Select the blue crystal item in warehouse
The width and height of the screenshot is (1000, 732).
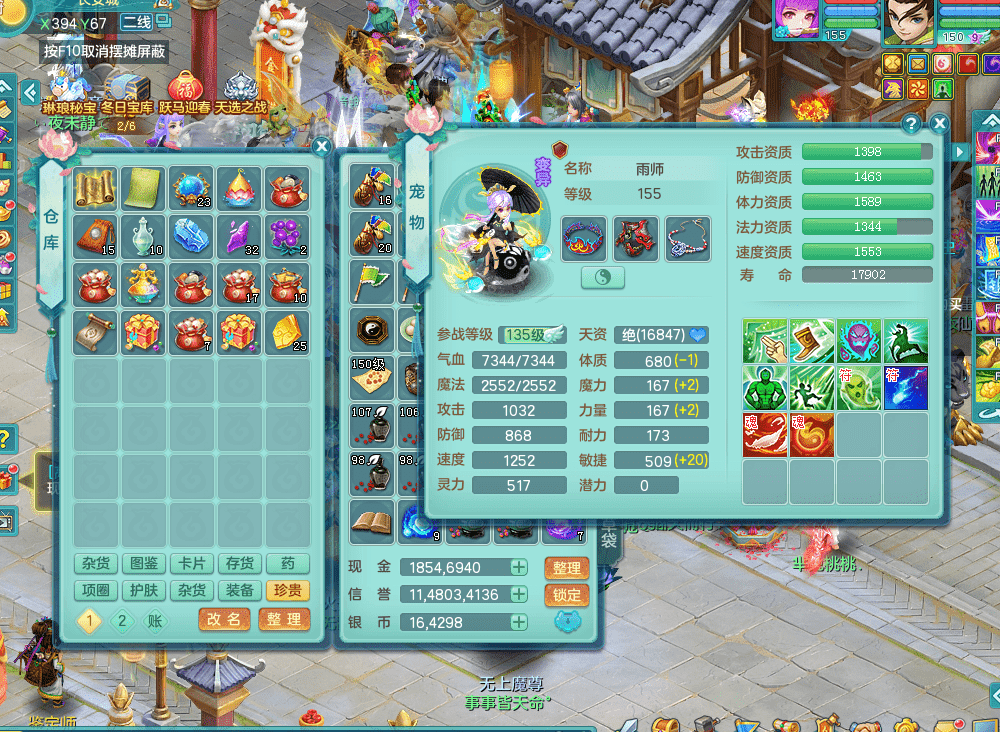[x=191, y=237]
